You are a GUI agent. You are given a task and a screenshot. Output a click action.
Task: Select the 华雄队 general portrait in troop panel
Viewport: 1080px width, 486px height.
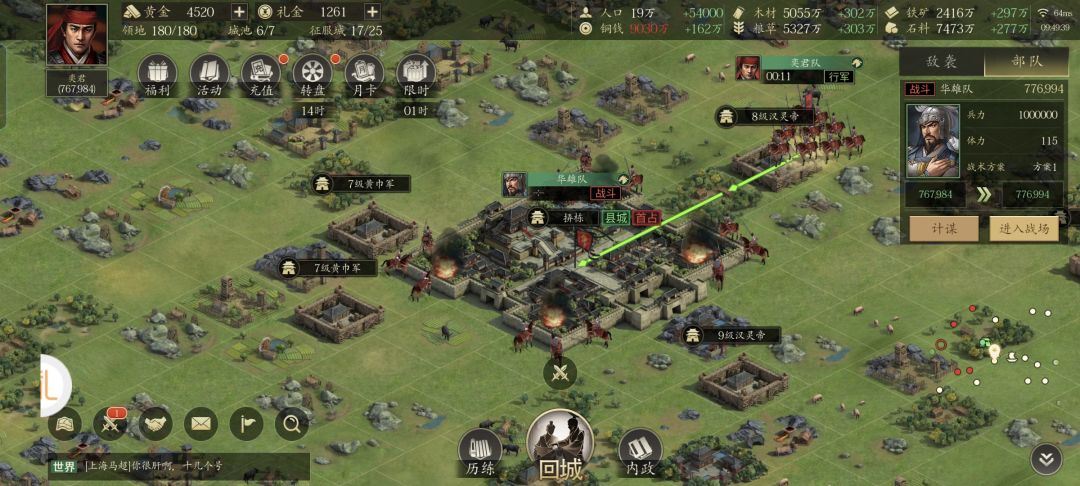click(933, 138)
